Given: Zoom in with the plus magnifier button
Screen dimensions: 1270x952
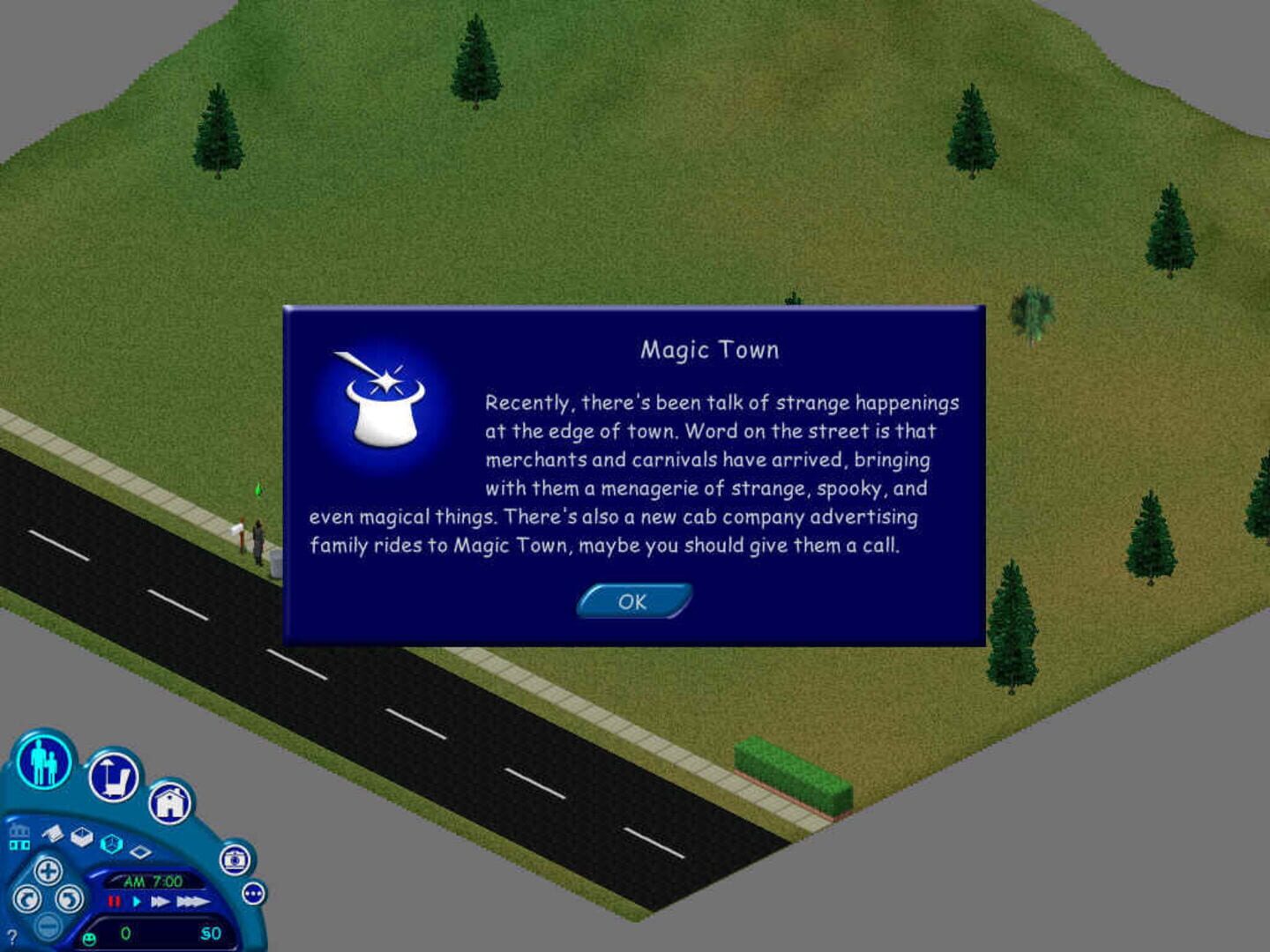Looking at the screenshot, I should [x=49, y=873].
